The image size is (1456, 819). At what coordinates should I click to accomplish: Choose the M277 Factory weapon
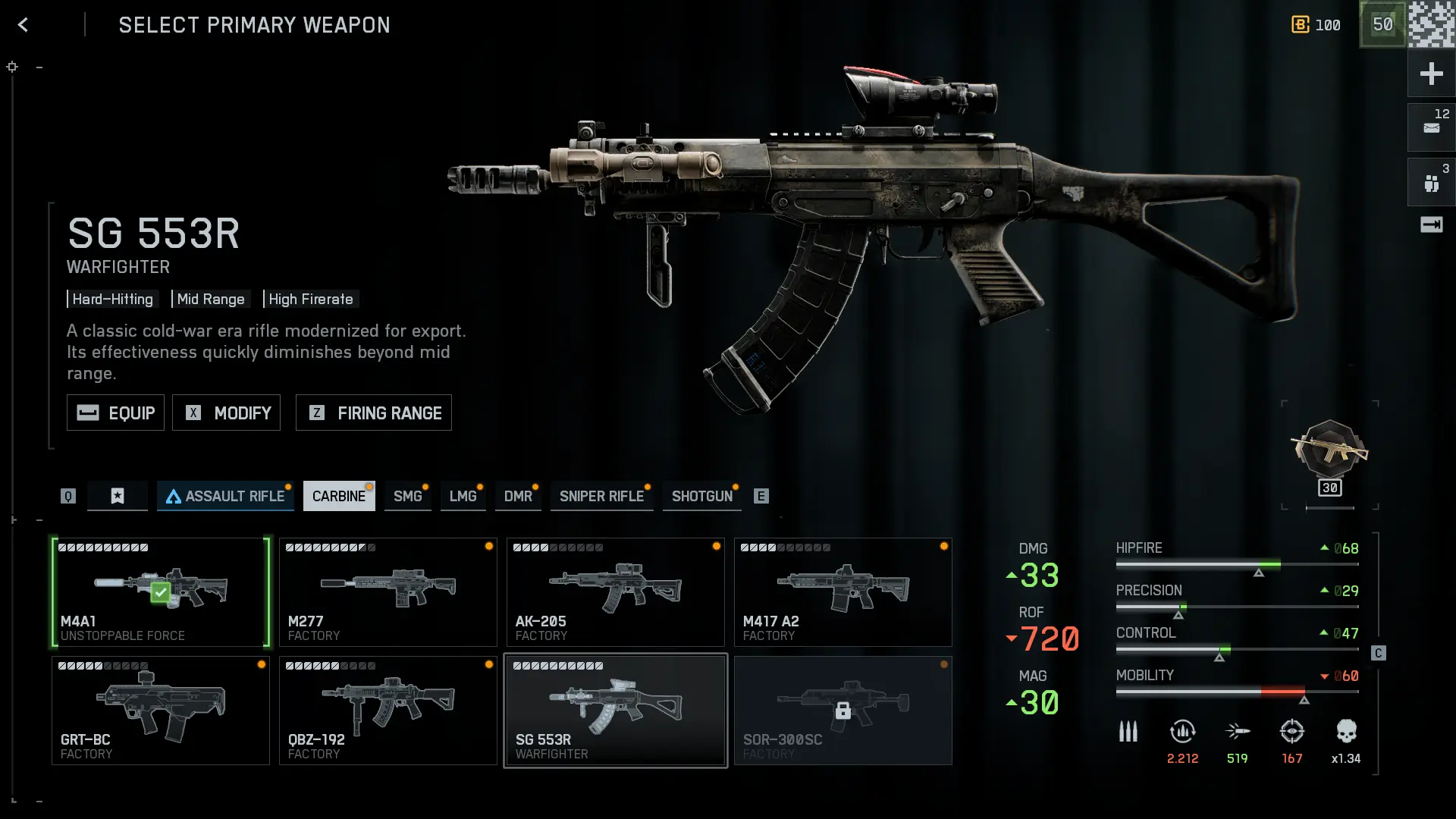click(388, 592)
